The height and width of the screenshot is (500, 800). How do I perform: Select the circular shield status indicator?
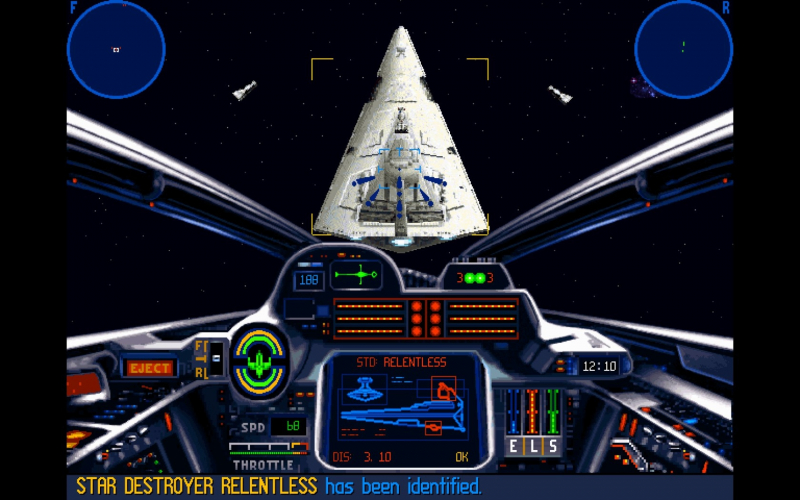[x=259, y=360]
